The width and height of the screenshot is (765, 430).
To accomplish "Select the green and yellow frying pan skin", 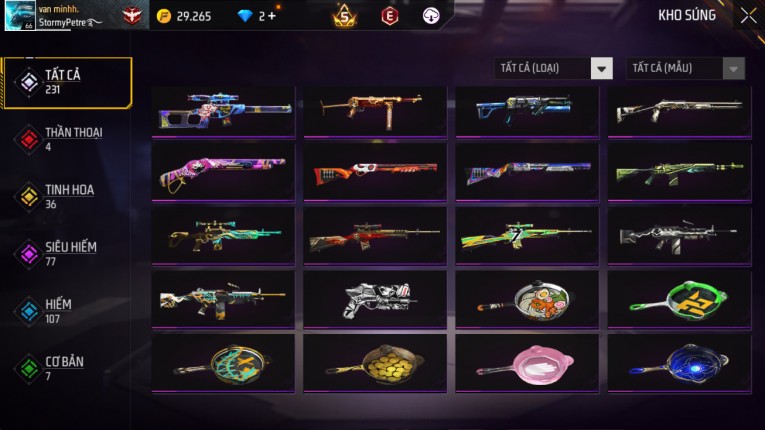I will point(679,299).
